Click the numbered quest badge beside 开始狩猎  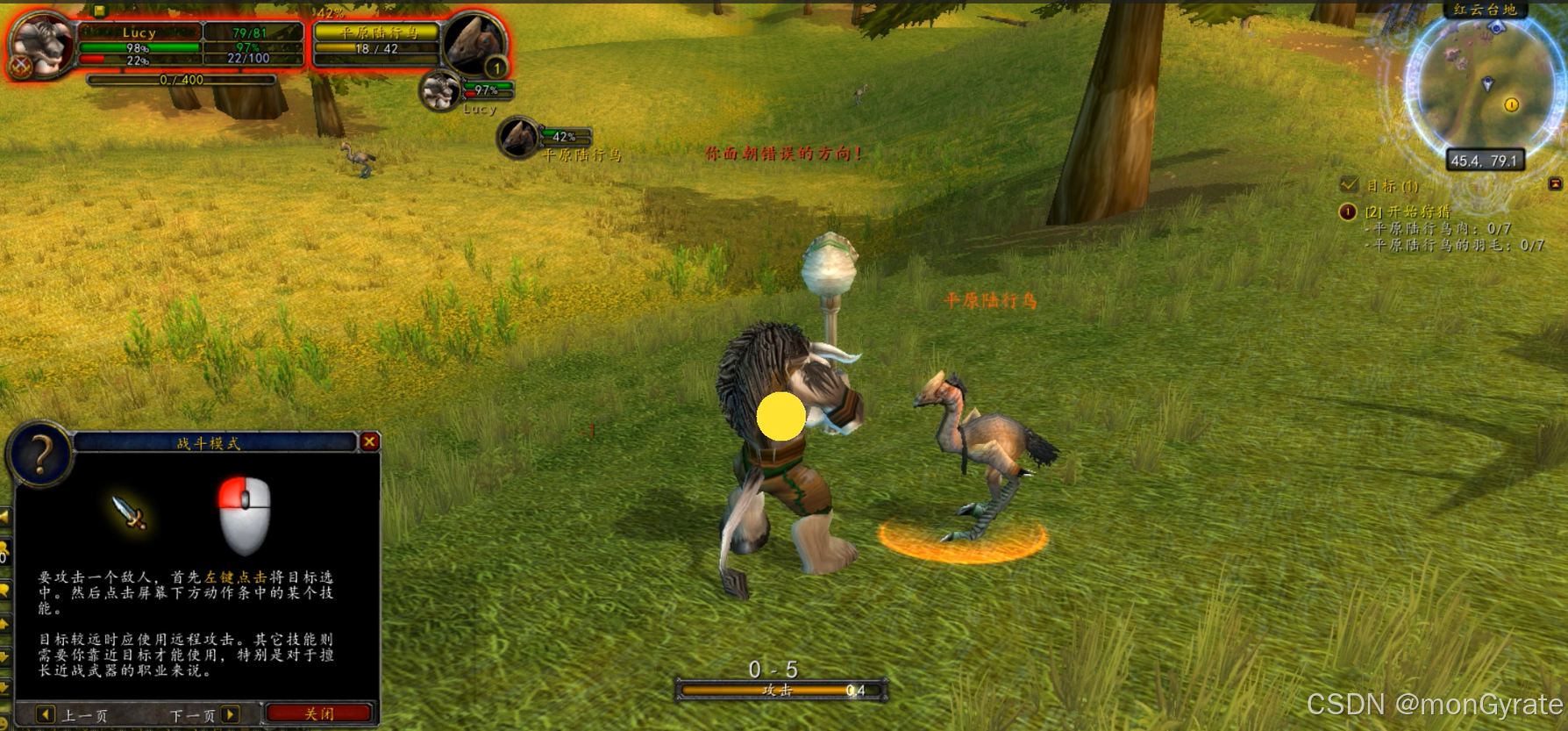(1348, 211)
